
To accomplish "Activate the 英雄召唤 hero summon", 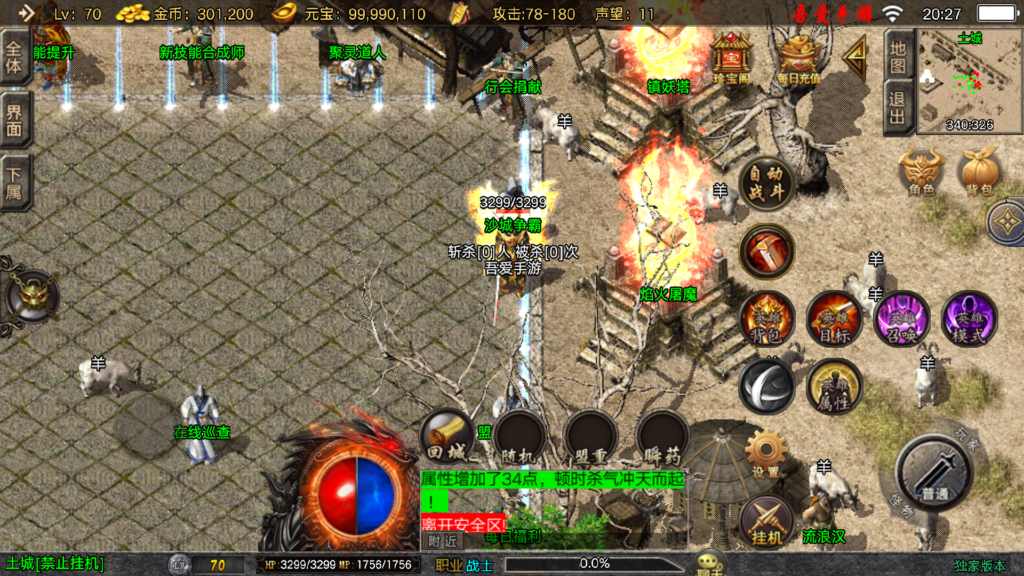I will tap(900, 319).
